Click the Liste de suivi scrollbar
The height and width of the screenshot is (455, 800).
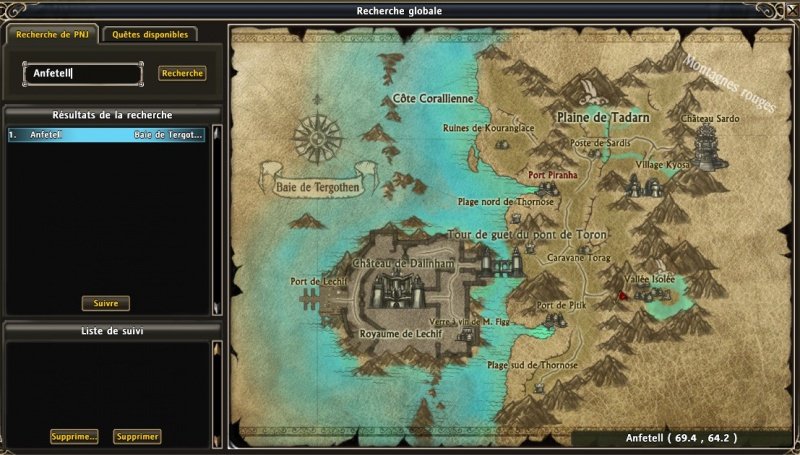point(214,390)
